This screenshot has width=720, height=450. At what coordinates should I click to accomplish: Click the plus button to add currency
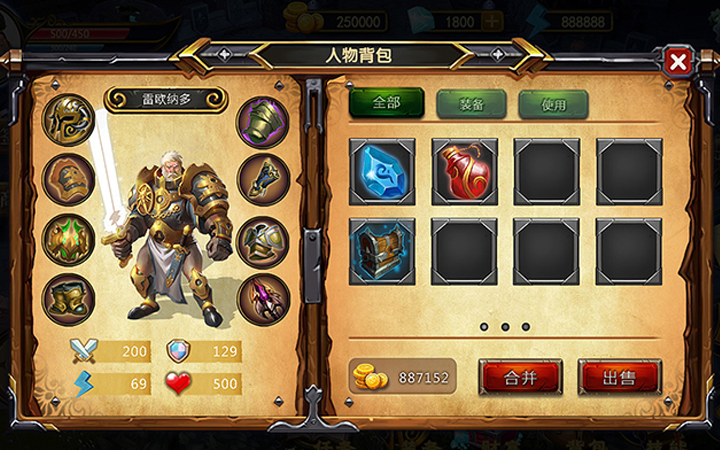(492, 22)
